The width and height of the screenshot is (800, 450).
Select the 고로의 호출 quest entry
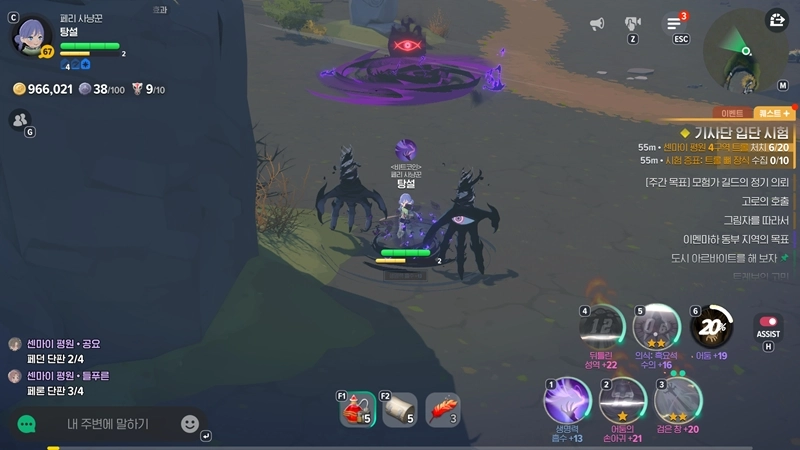(x=765, y=201)
